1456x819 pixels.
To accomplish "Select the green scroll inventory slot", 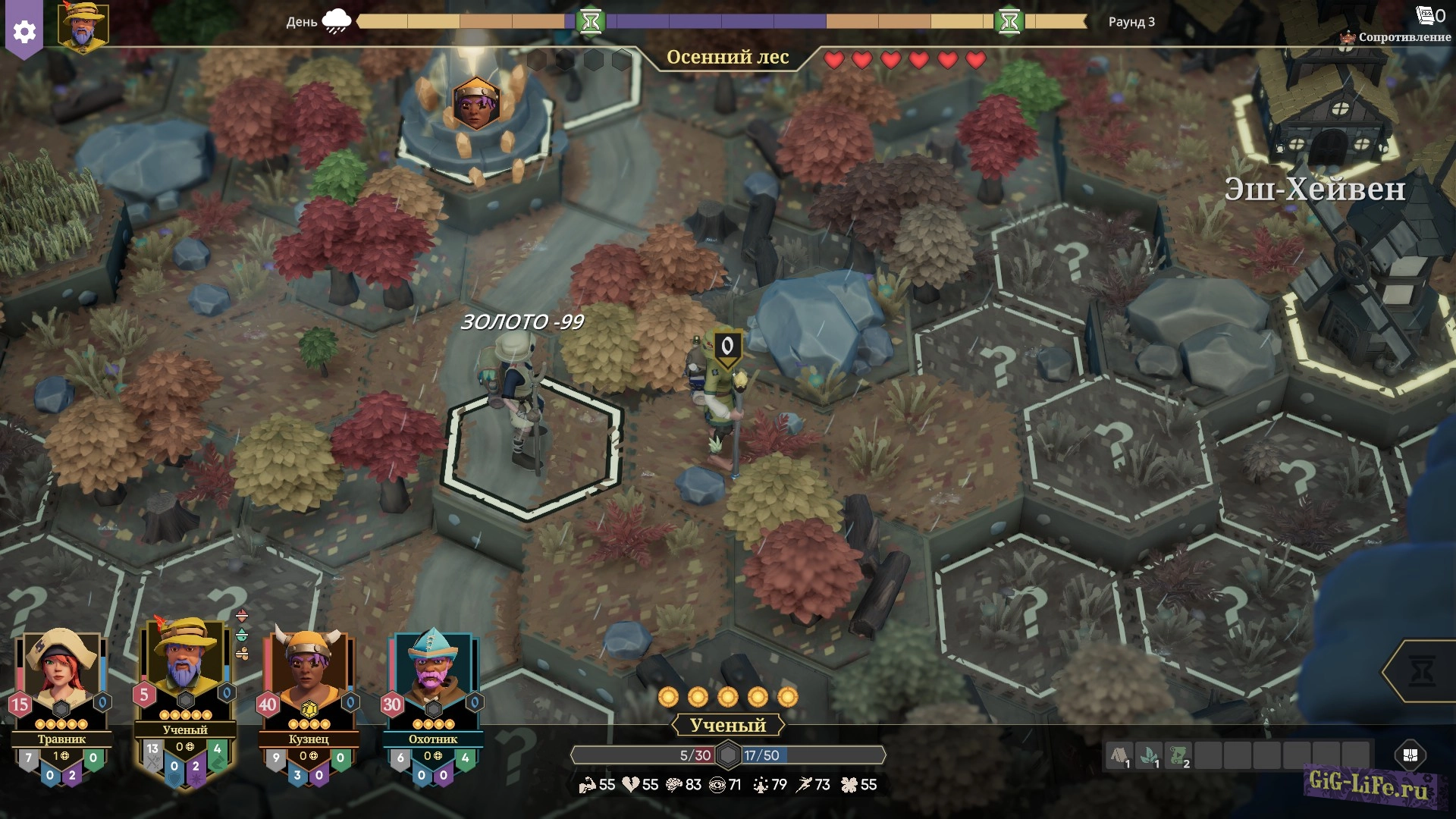I will [x=1178, y=755].
